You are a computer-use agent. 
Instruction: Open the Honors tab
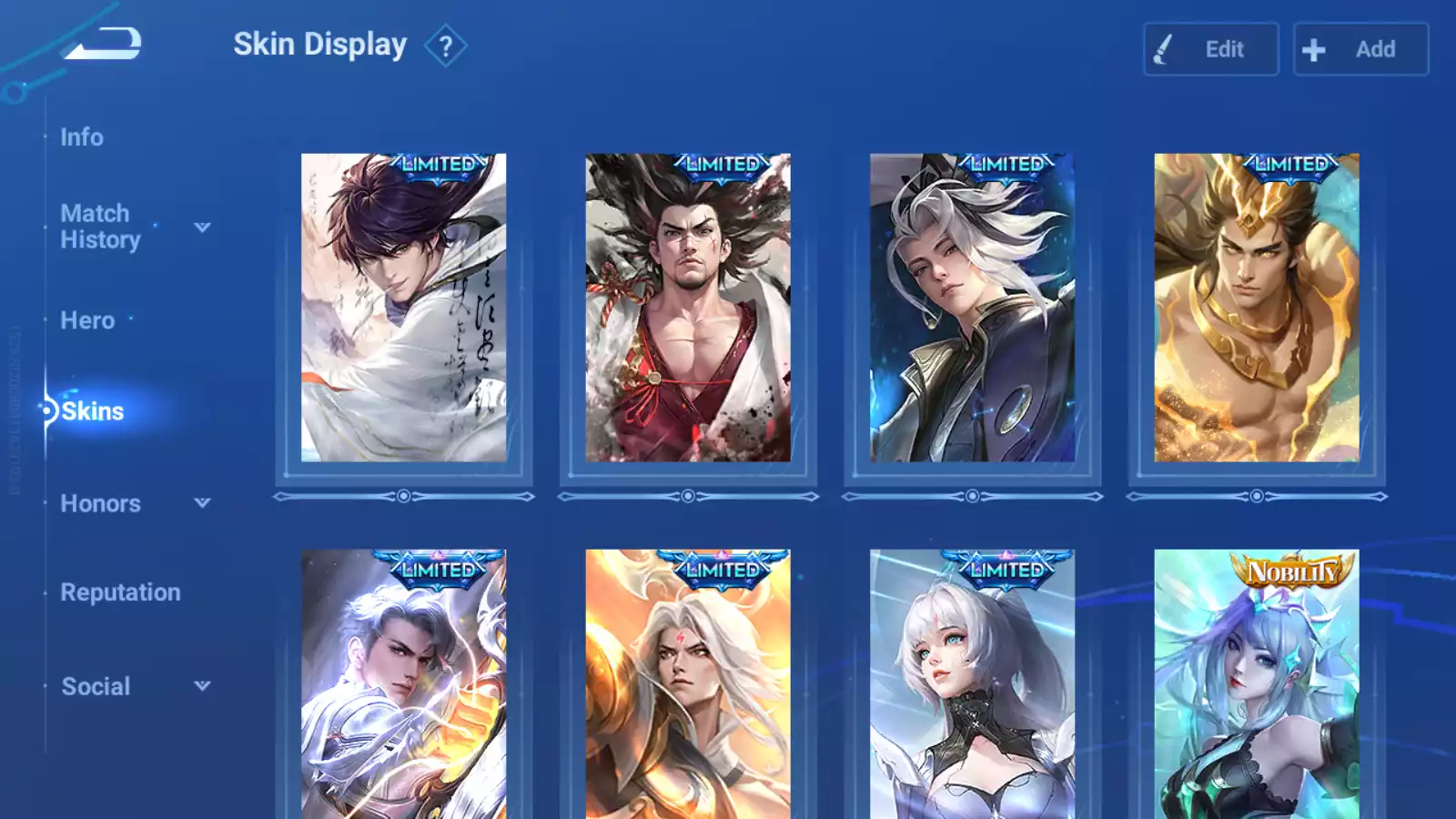pos(100,503)
